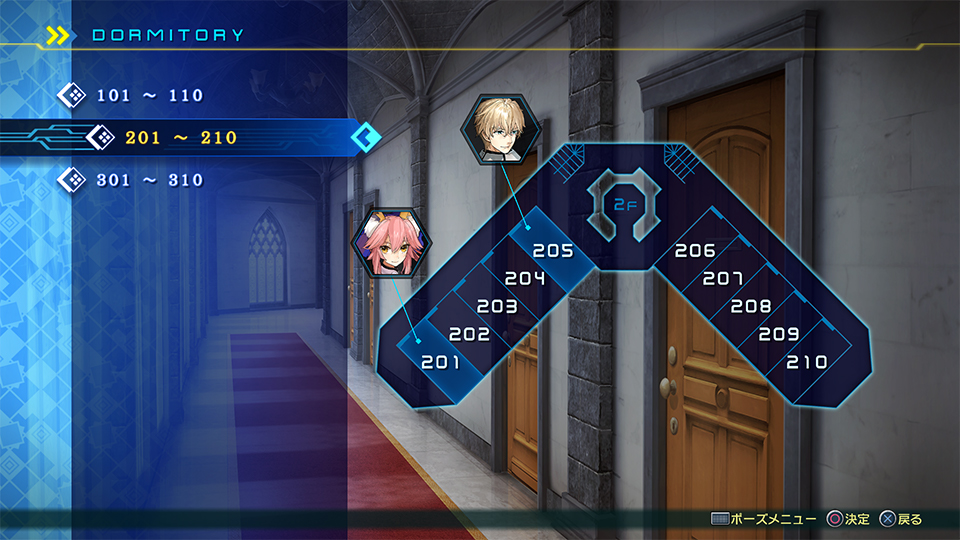960x540 pixels.
Task: Choose the highlighted 201 ~ 210 entry
Action: coord(181,137)
